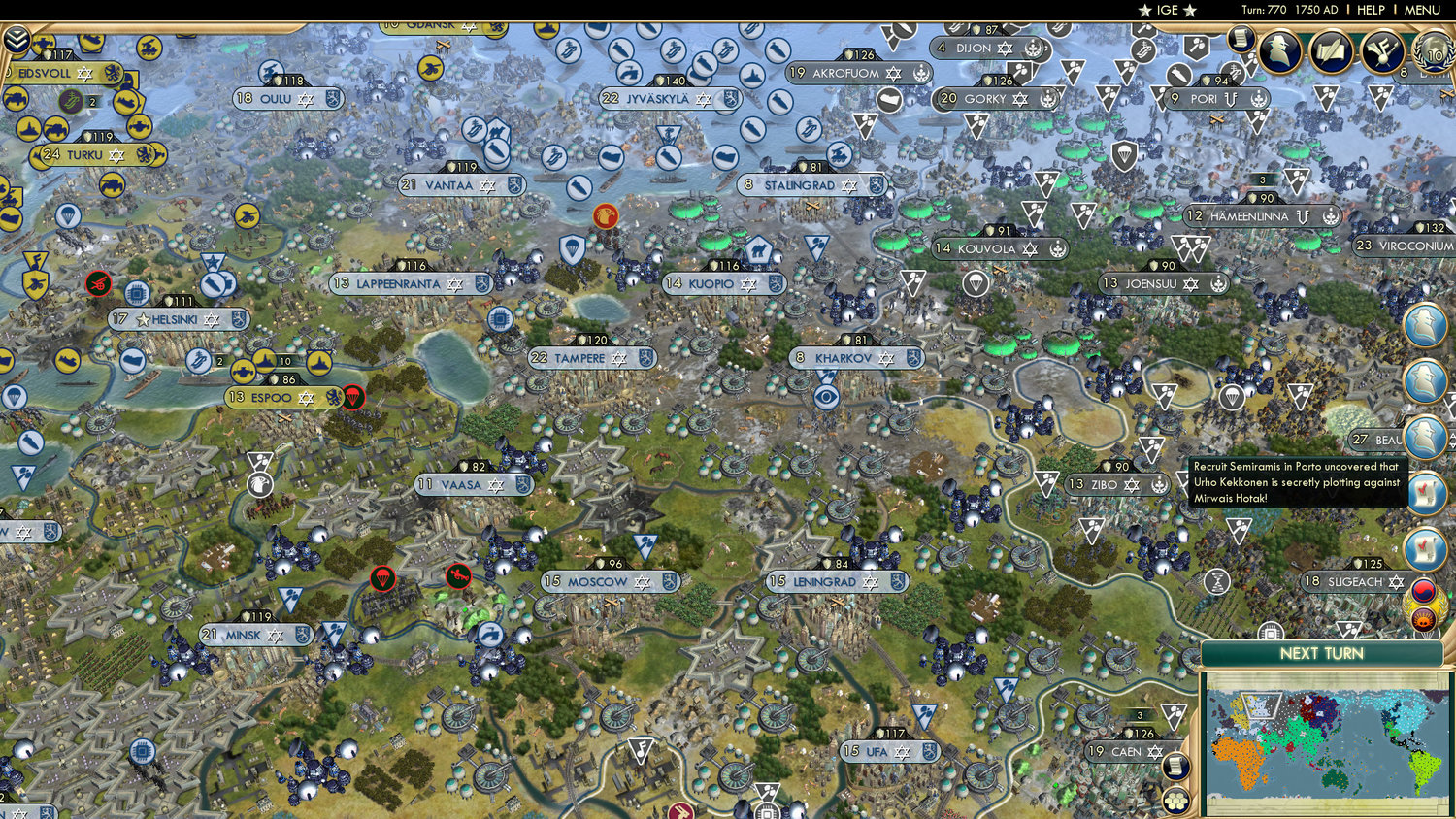Open the Cultural overview icon
Image resolution: width=1456 pixels, height=819 pixels.
(x=1380, y=50)
